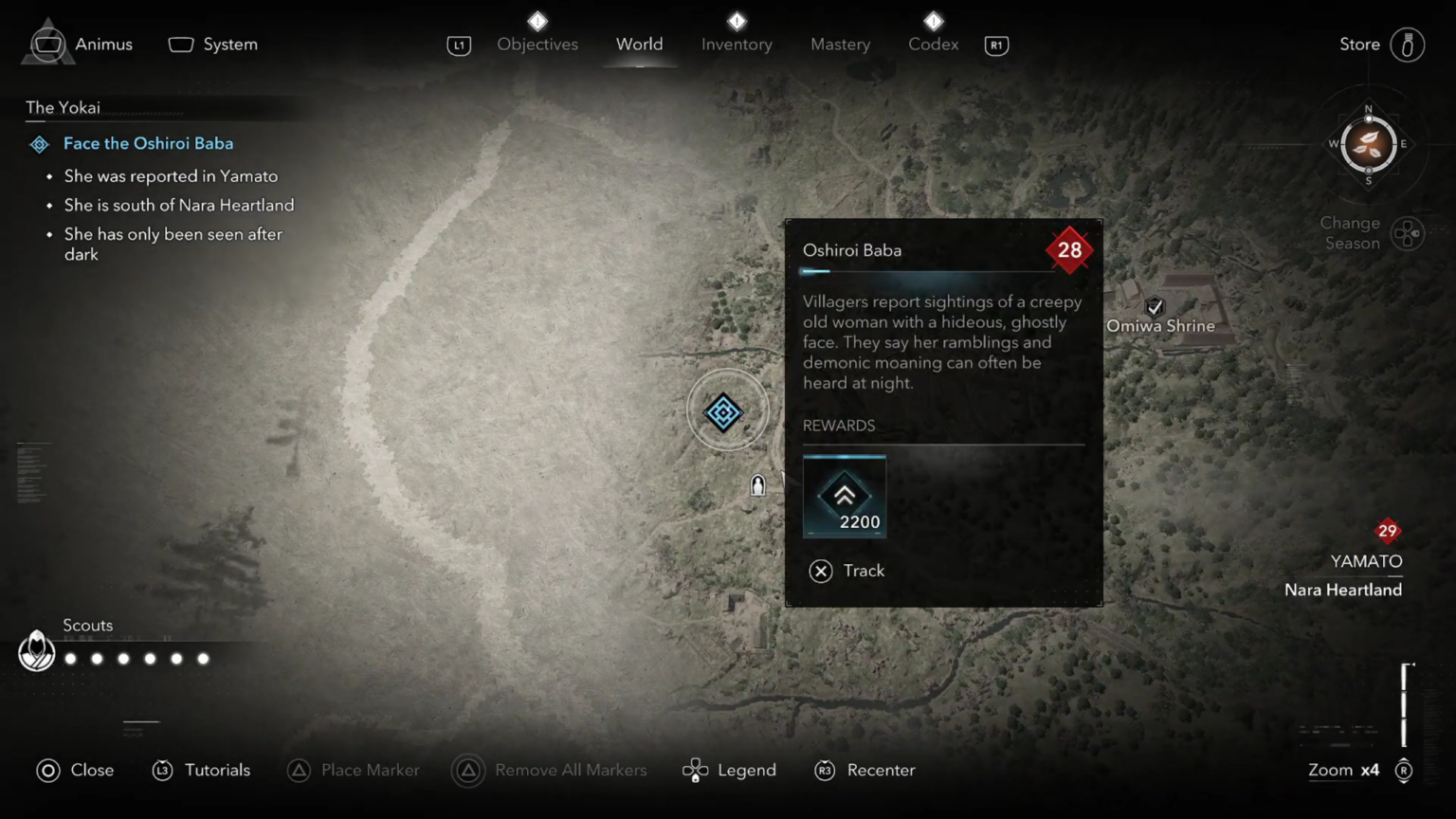
Task: Track the Oshiroi Baba quest
Action: [x=821, y=571]
